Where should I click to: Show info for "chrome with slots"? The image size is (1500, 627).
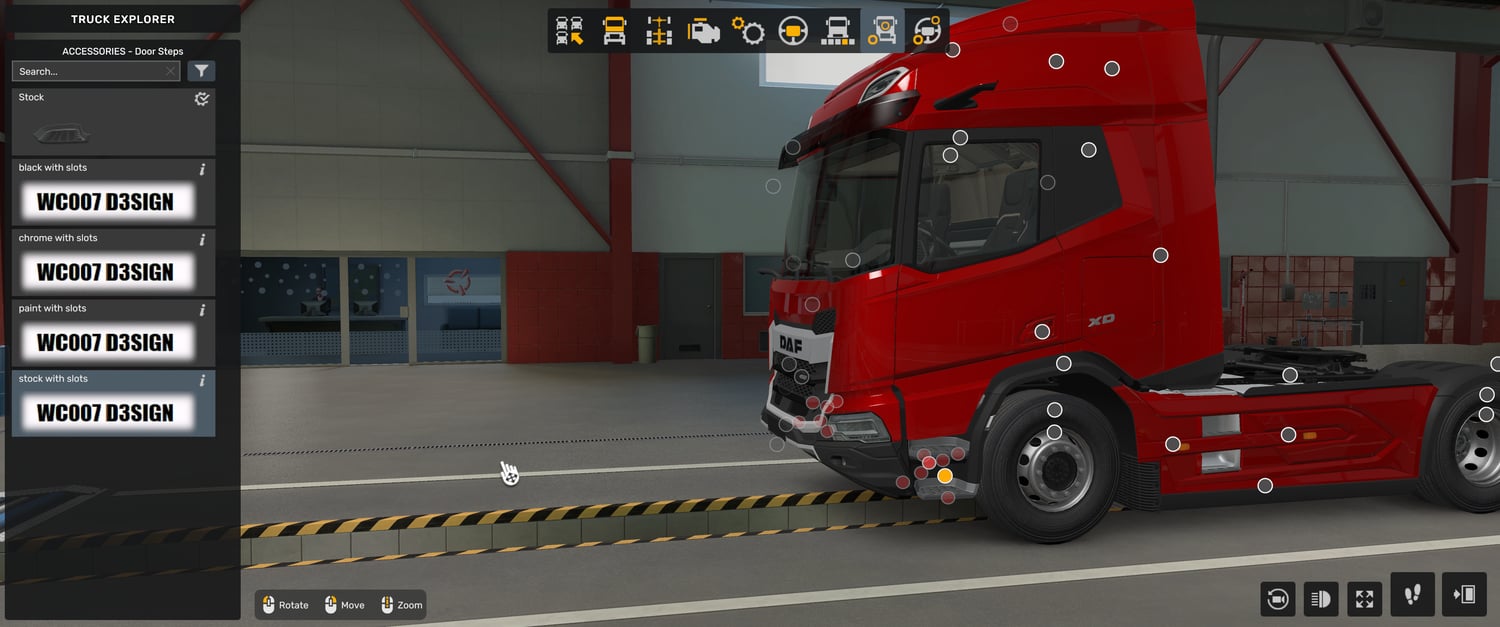(202, 239)
